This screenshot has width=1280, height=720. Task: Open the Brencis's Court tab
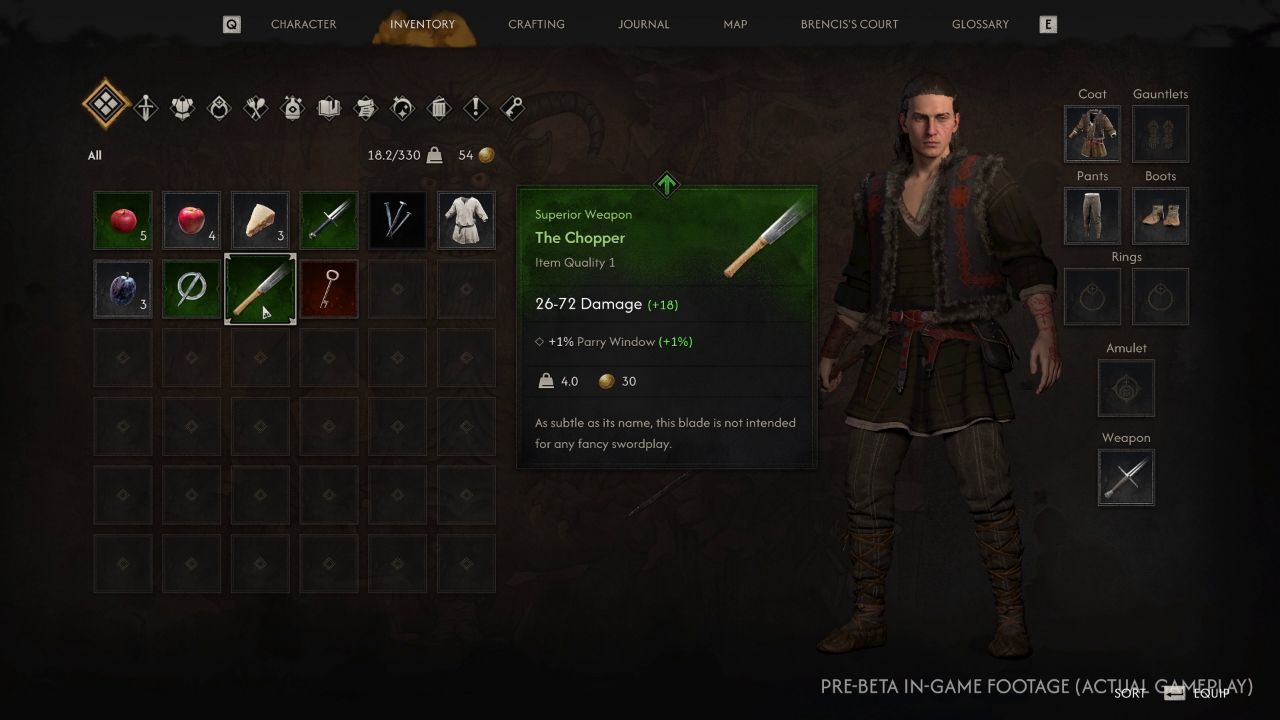pyautogui.click(x=849, y=24)
